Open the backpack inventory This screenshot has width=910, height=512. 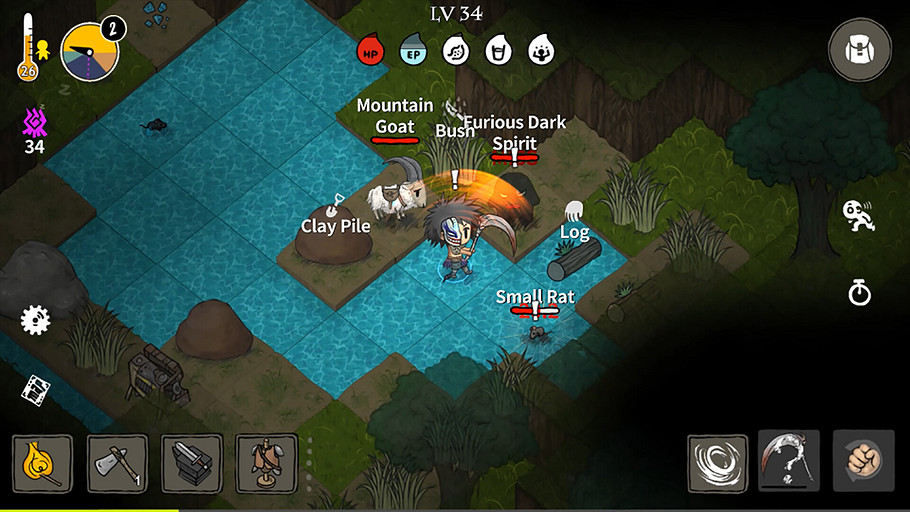pyautogui.click(x=860, y=48)
